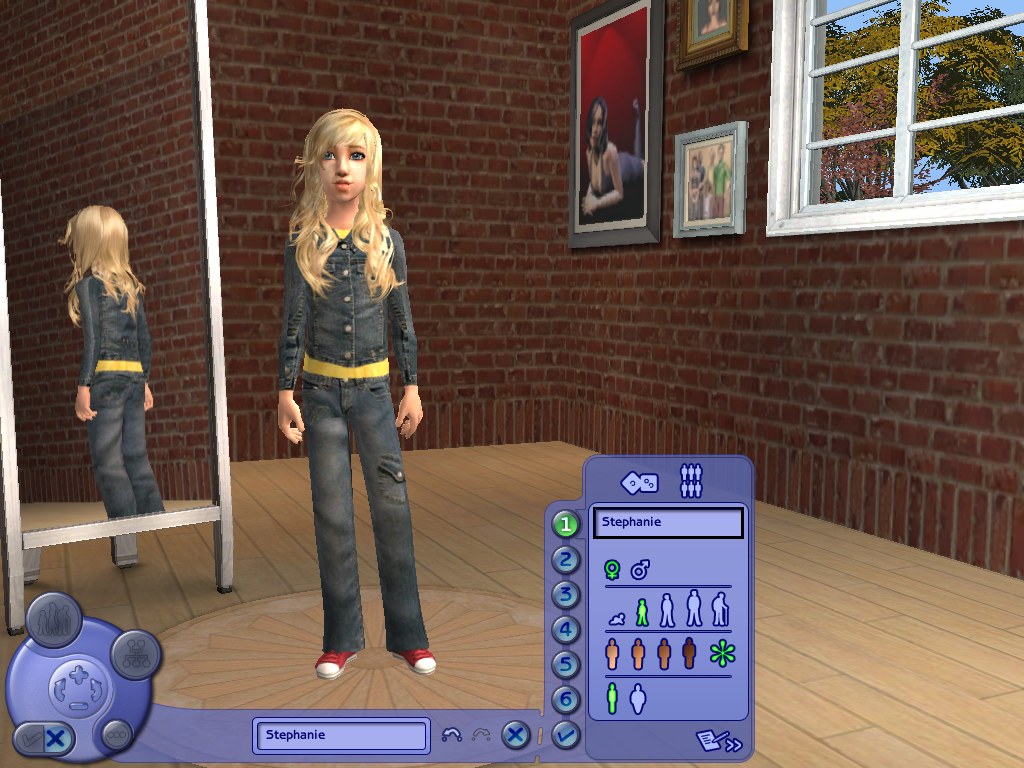The image size is (1024, 768).
Task: Choose the heavier body type figure
Action: 638,698
